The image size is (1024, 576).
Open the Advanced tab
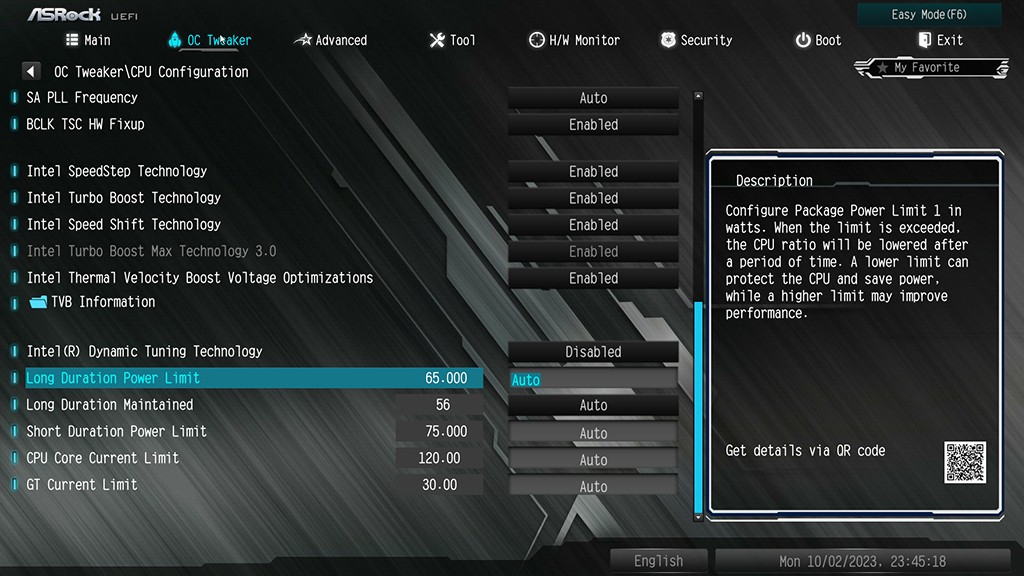330,40
